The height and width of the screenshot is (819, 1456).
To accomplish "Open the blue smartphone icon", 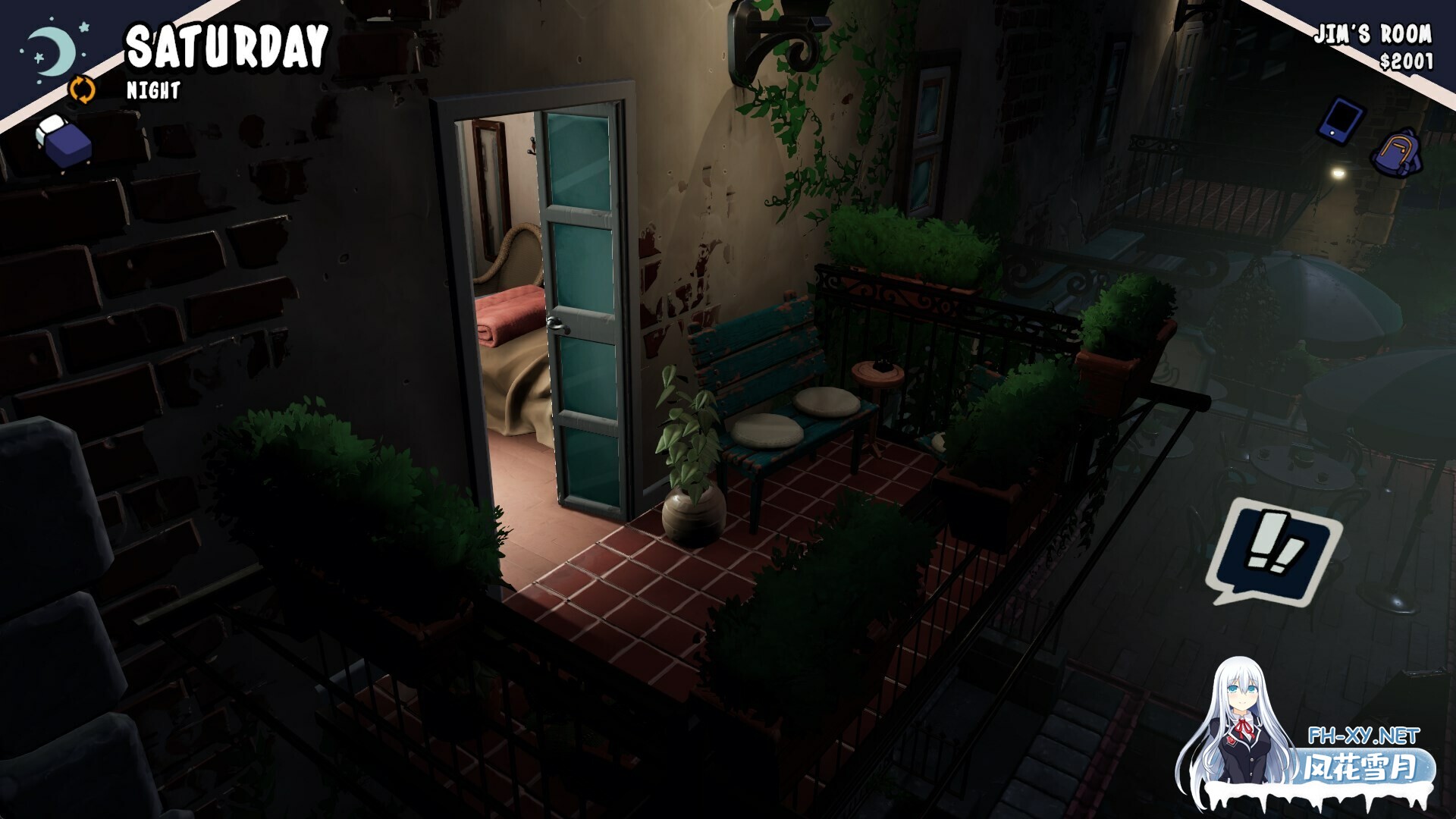I will [1341, 119].
